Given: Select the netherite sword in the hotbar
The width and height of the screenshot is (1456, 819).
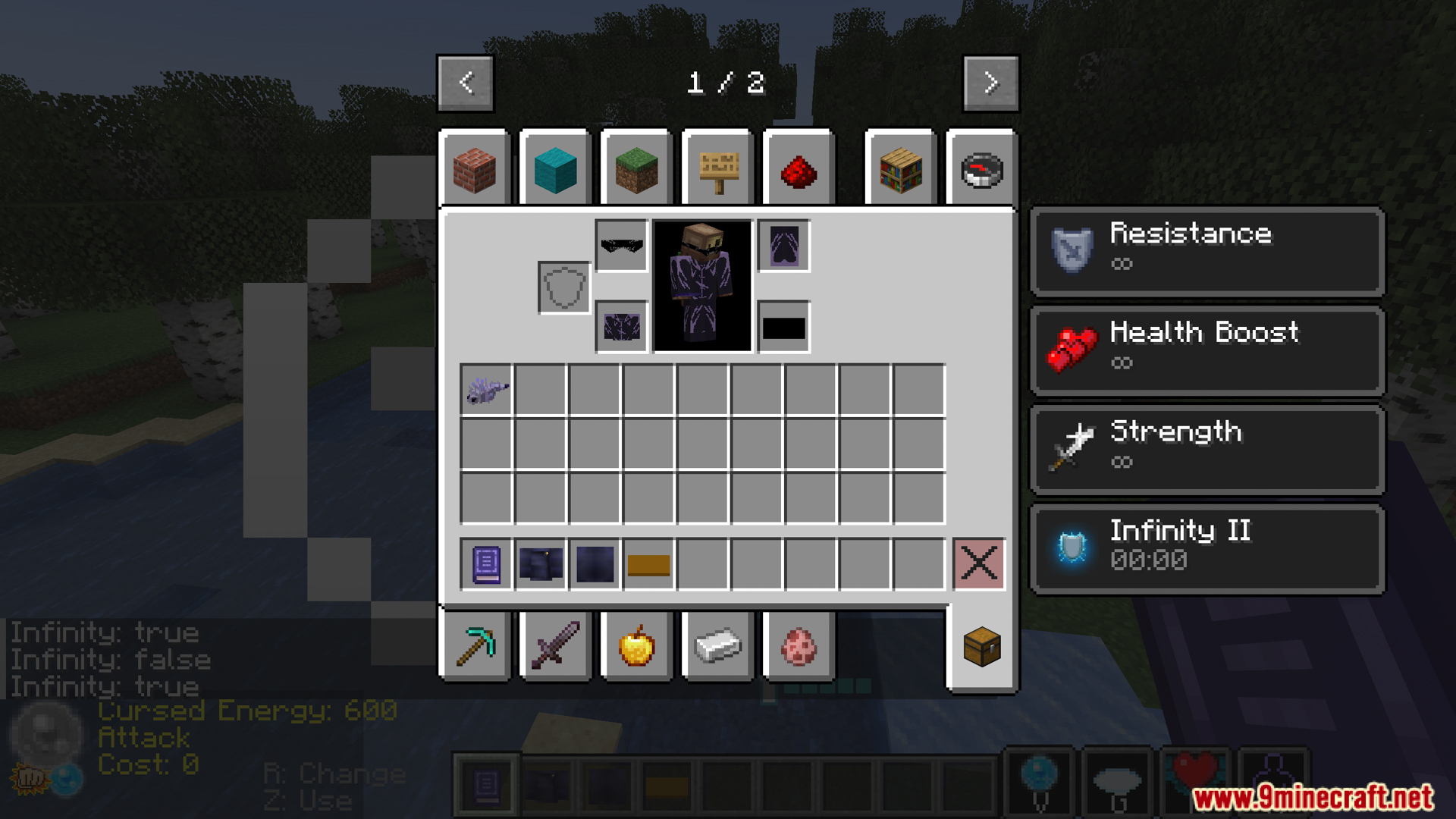Looking at the screenshot, I should pos(554,646).
